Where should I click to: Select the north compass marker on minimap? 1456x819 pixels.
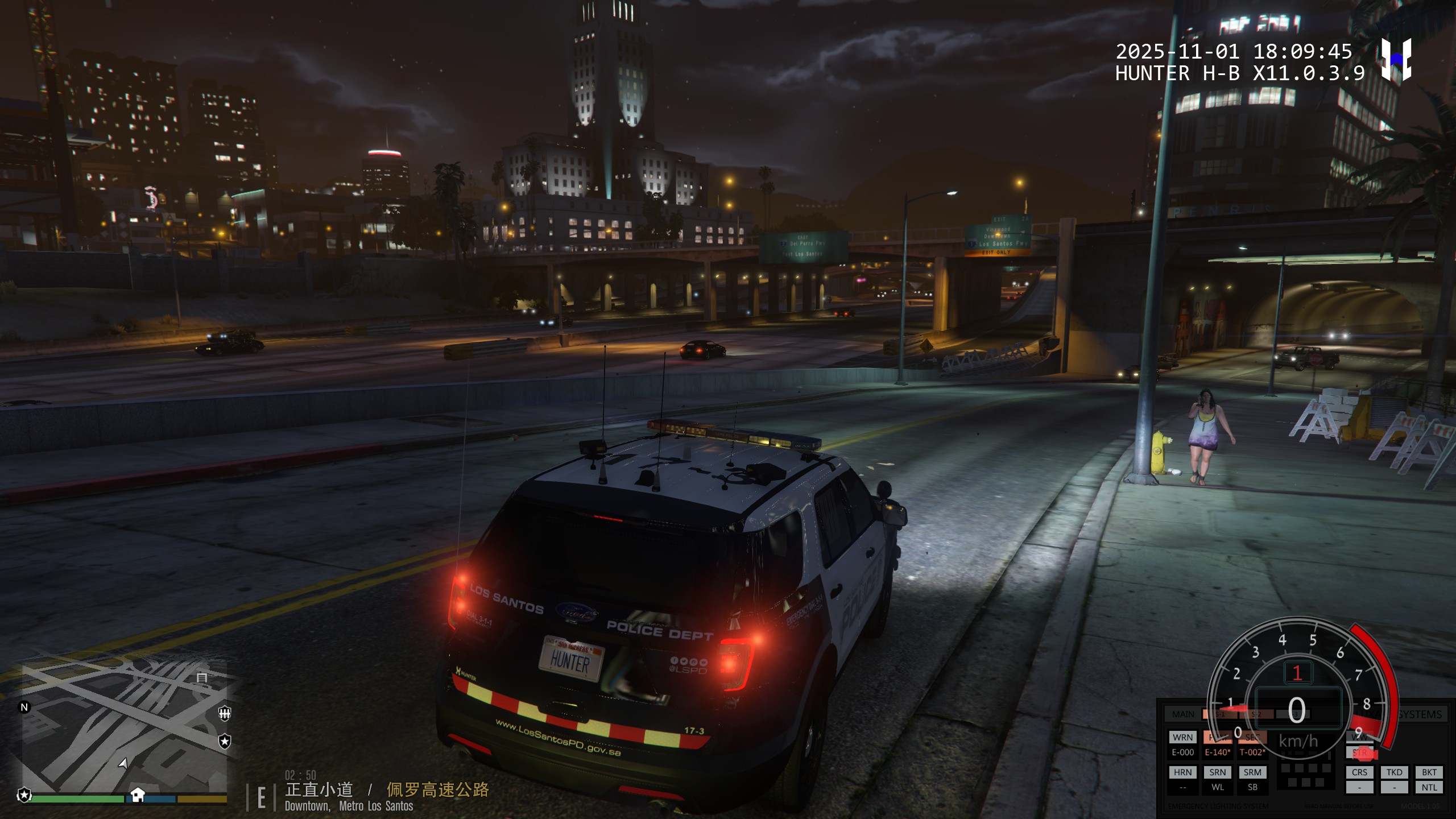pos(24,708)
